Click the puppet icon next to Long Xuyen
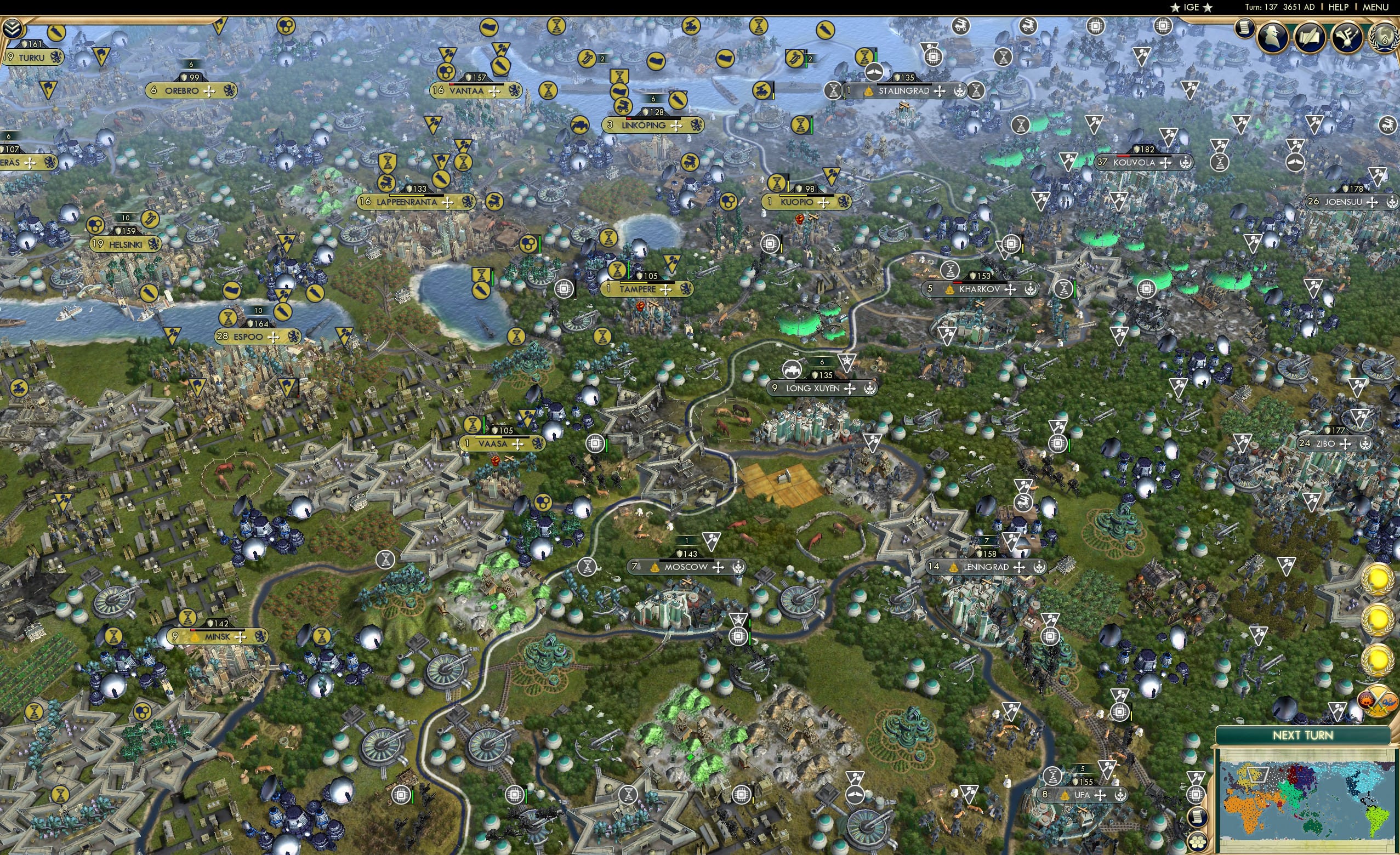This screenshot has height=855, width=1400. tap(870, 390)
